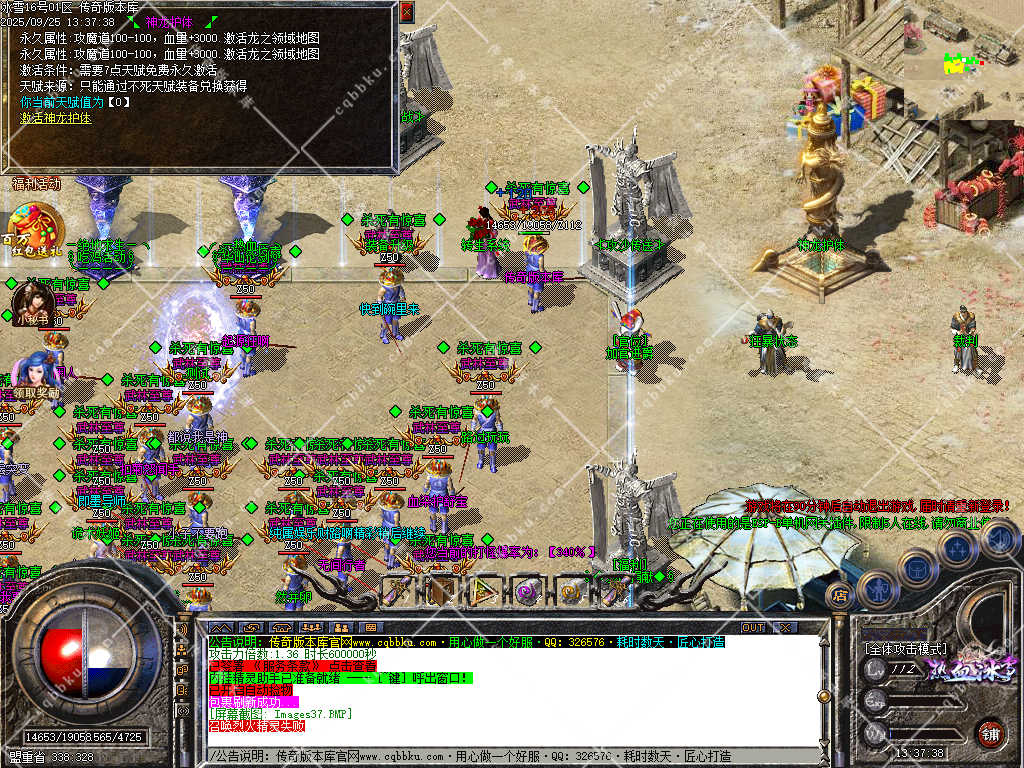Click the 激活神龙护体 activation link
This screenshot has width=1024, height=768.
point(55,118)
